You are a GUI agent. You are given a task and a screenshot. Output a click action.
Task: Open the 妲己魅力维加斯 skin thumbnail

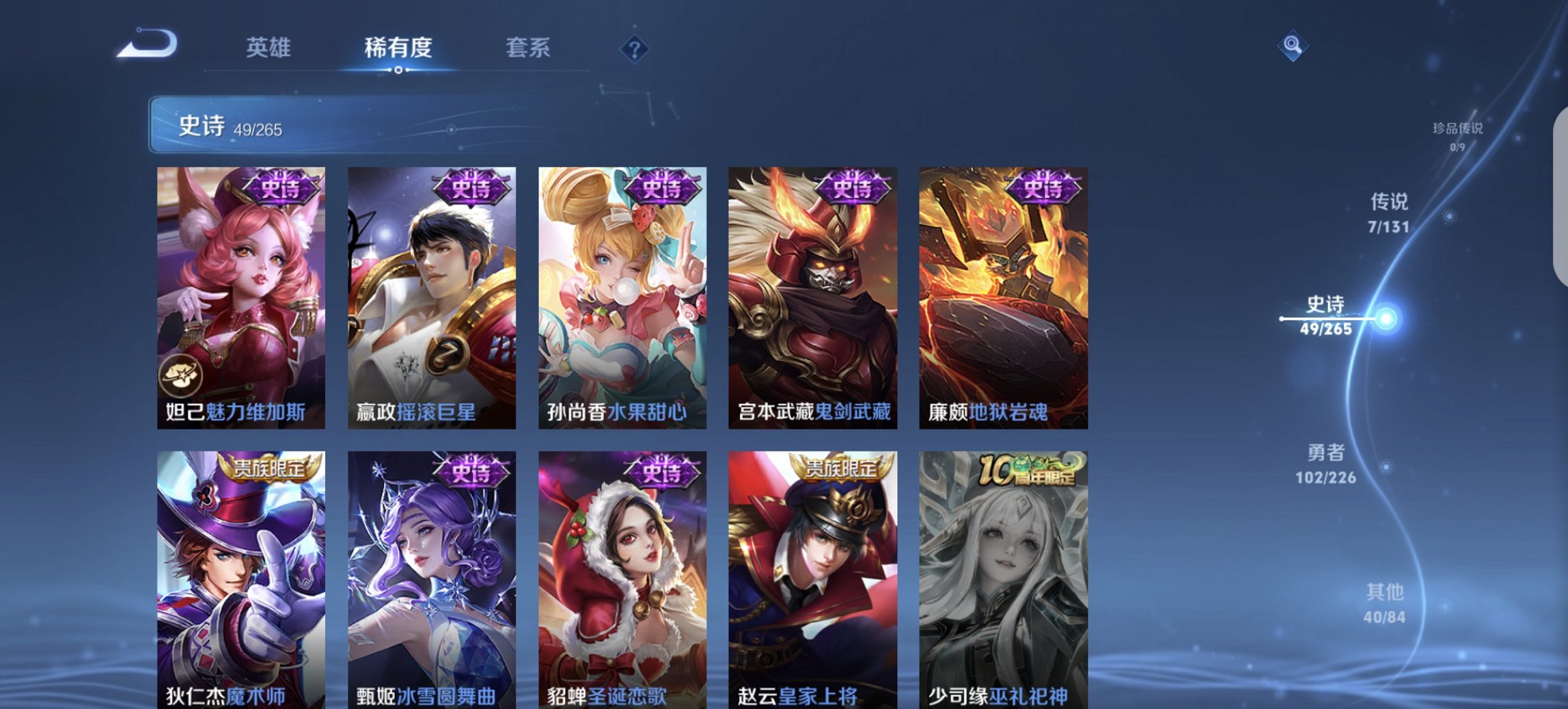click(237, 294)
